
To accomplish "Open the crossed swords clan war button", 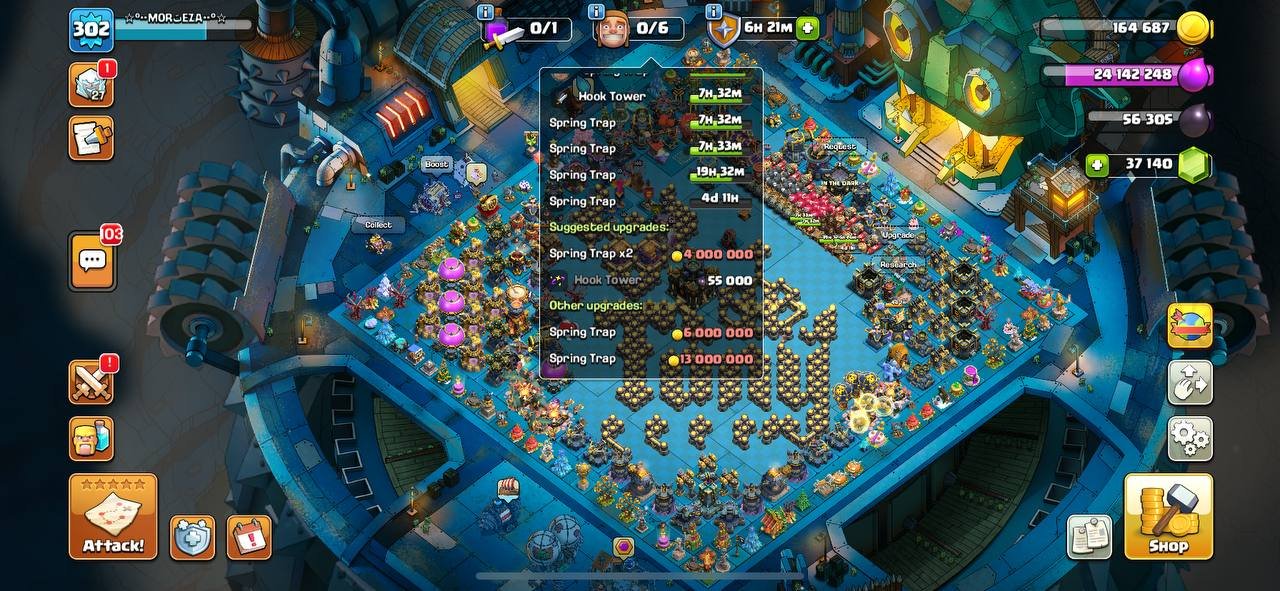I will tap(91, 381).
